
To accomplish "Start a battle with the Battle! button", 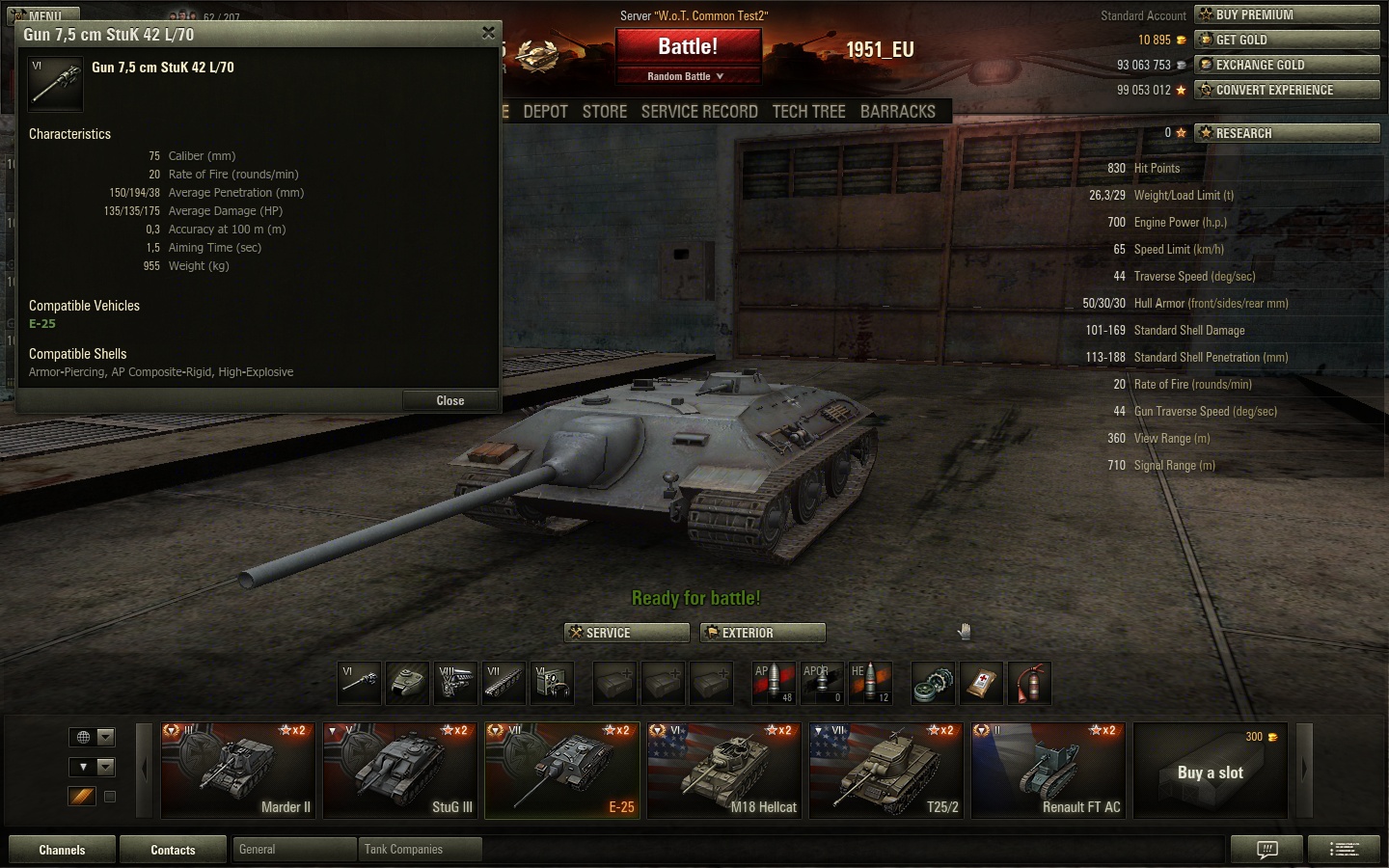I will coord(688,47).
